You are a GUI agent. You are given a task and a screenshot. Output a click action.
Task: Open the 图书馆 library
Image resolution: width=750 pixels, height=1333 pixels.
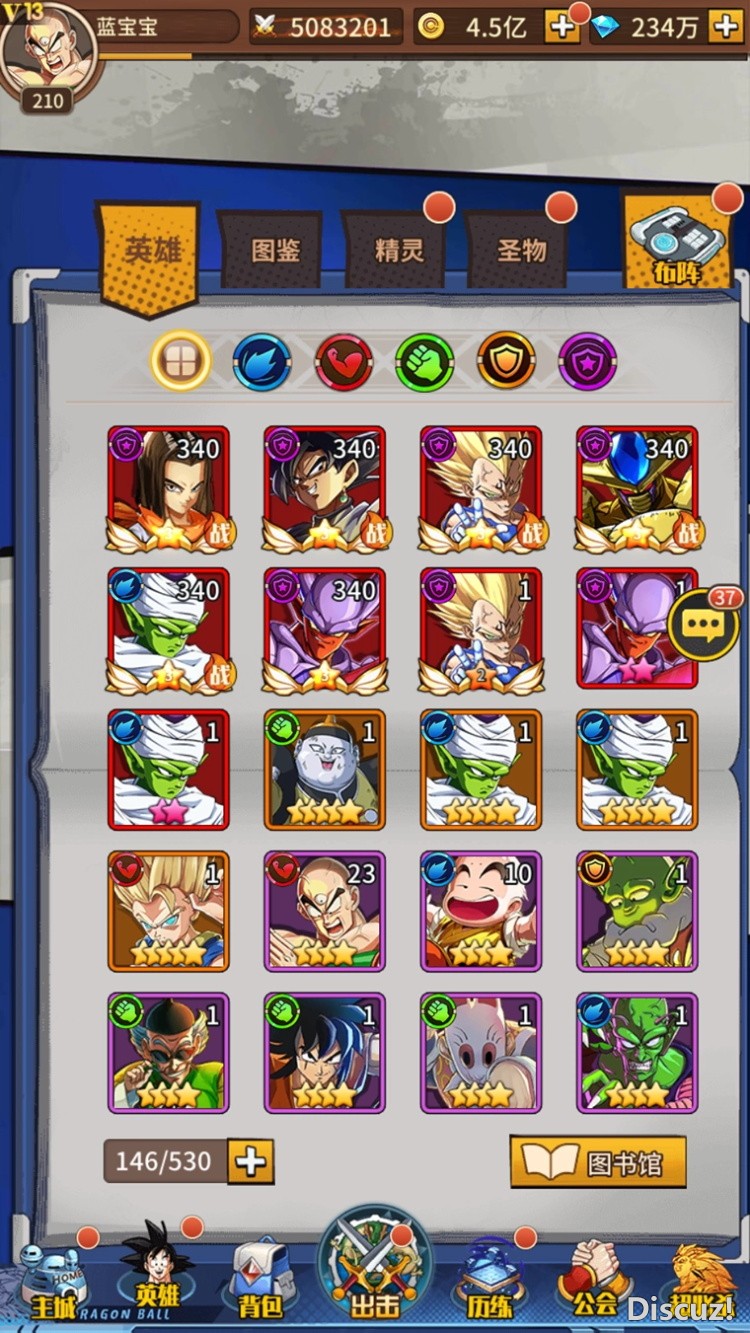click(x=598, y=1162)
